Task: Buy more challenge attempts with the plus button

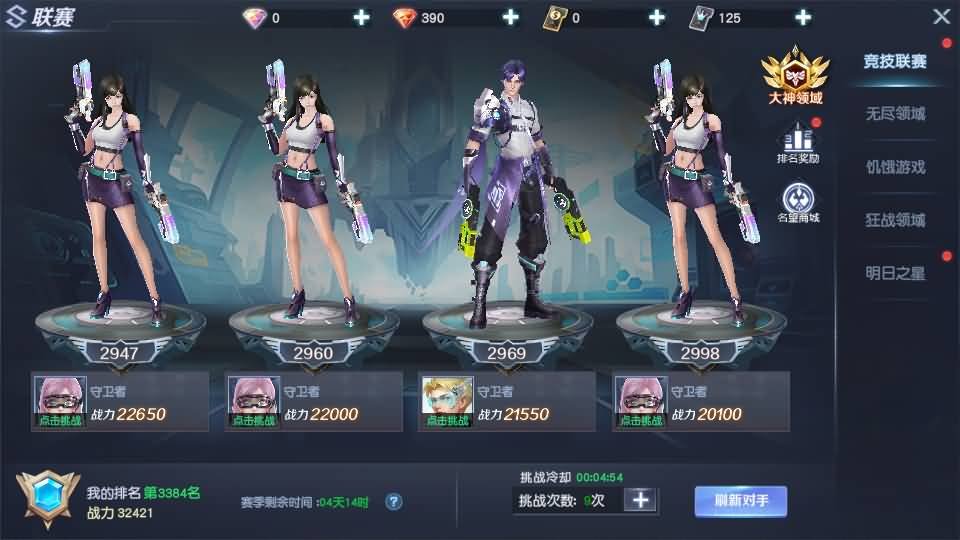Action: click(x=641, y=500)
